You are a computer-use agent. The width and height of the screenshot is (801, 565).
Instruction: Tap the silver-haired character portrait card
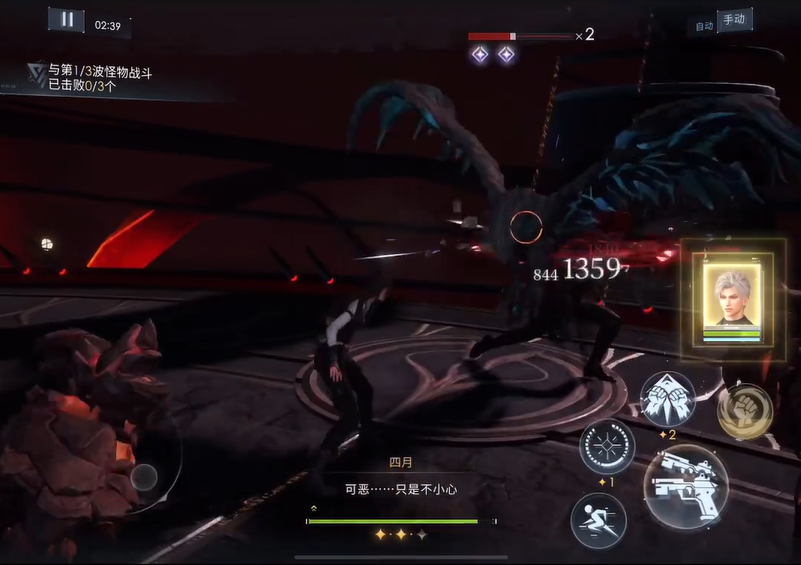(x=739, y=298)
